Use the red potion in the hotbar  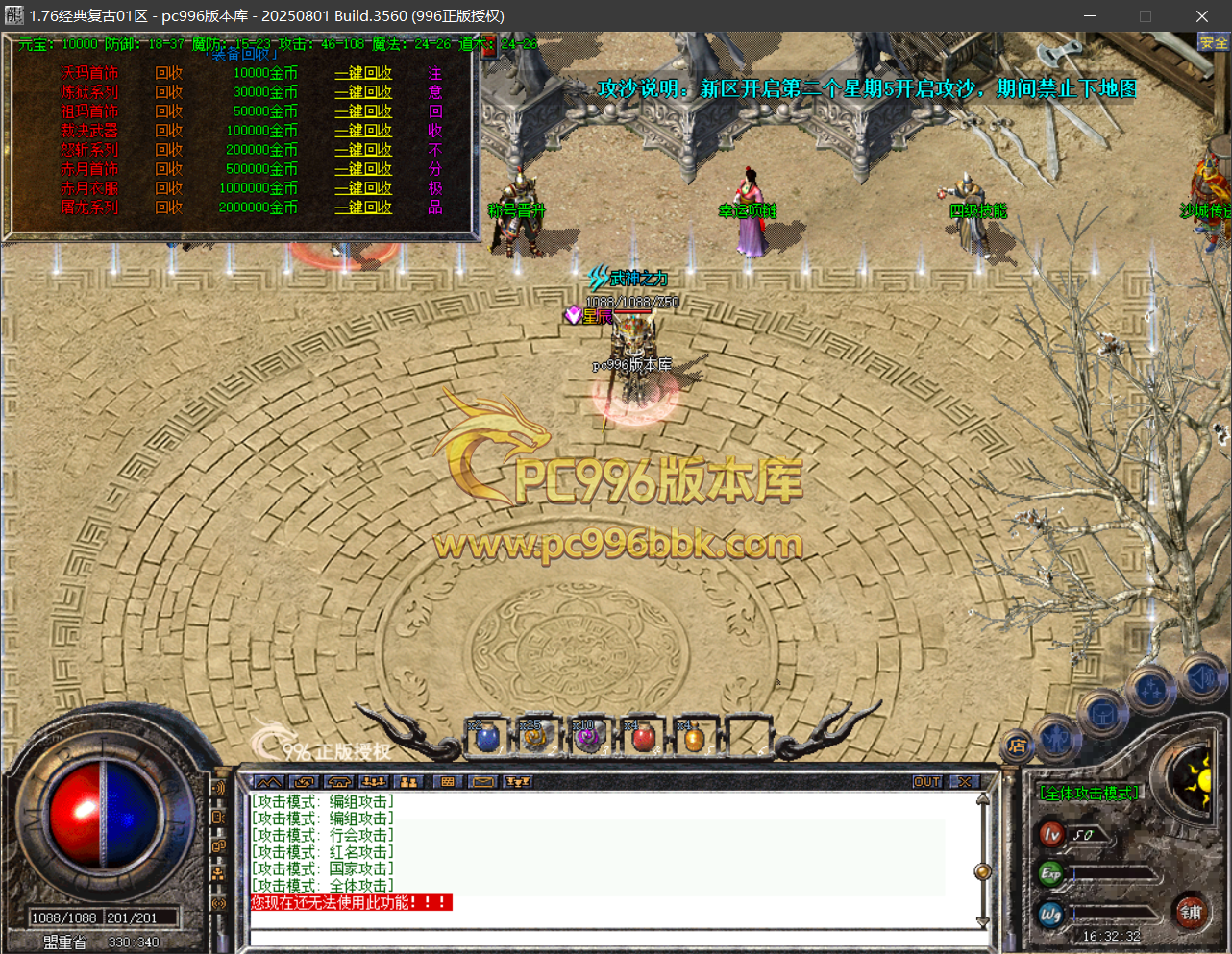point(643,738)
